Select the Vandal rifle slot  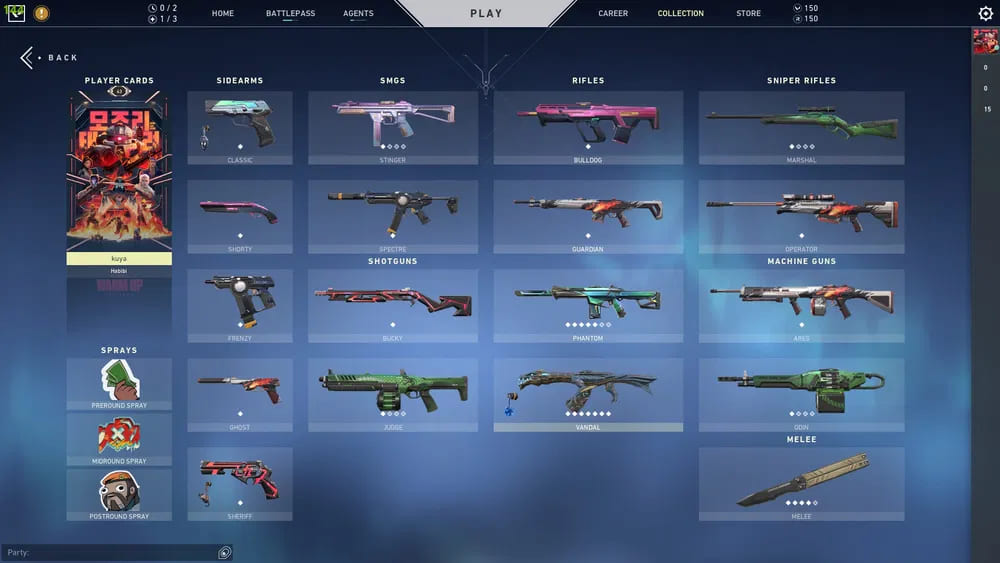(588, 395)
